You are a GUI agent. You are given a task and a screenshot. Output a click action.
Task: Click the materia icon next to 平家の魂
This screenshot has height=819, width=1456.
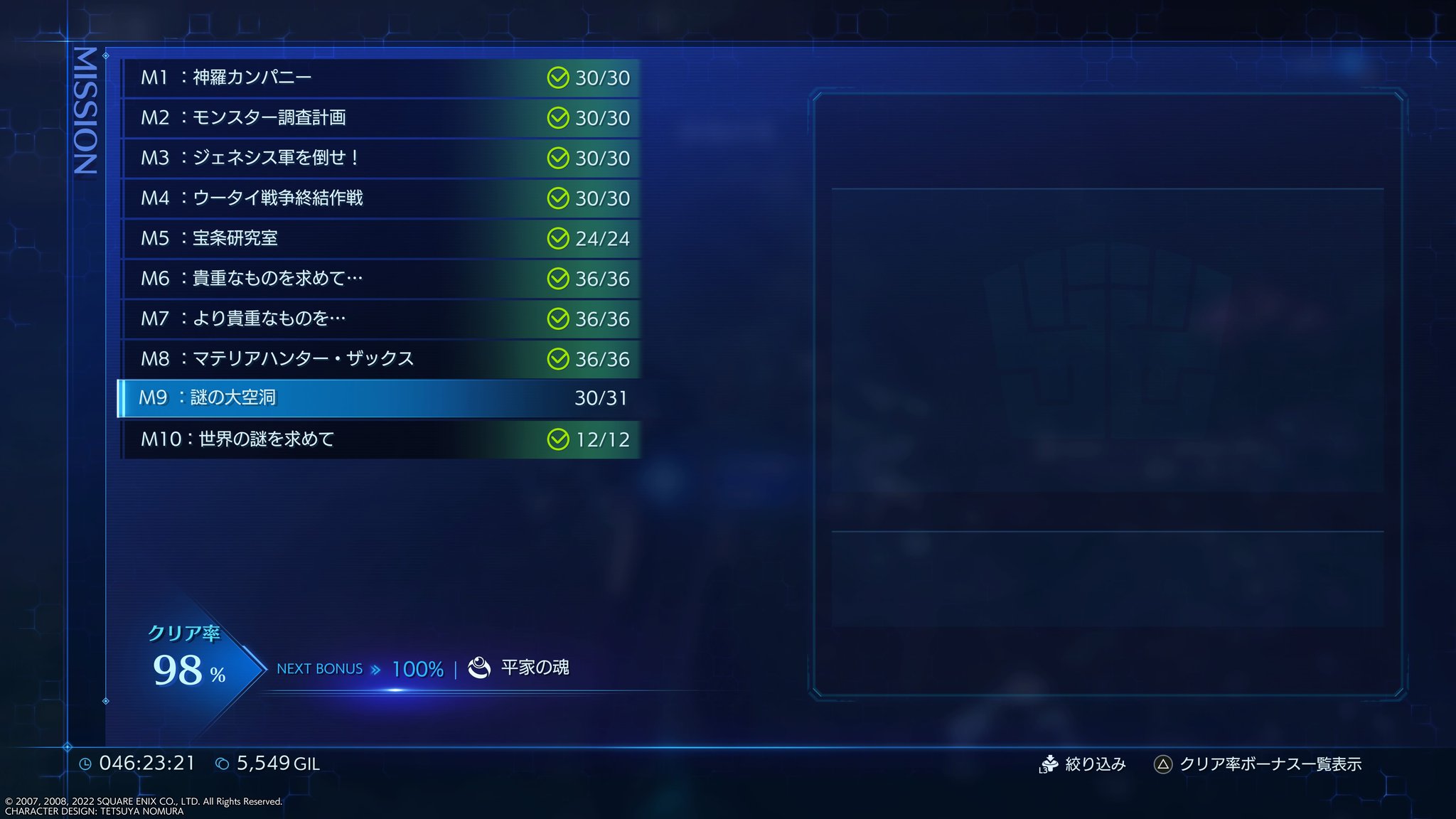coord(478,668)
